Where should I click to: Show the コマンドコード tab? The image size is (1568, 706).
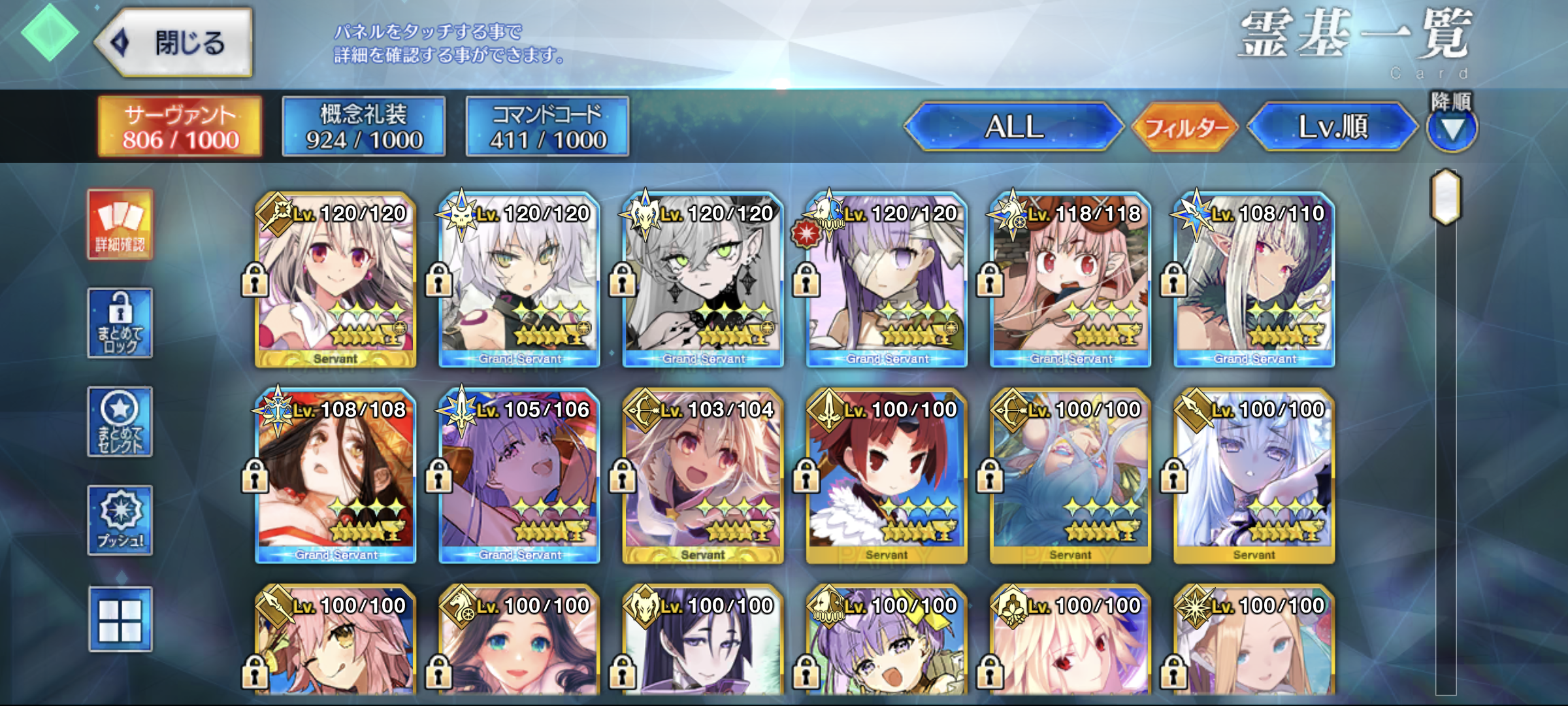click(x=547, y=127)
